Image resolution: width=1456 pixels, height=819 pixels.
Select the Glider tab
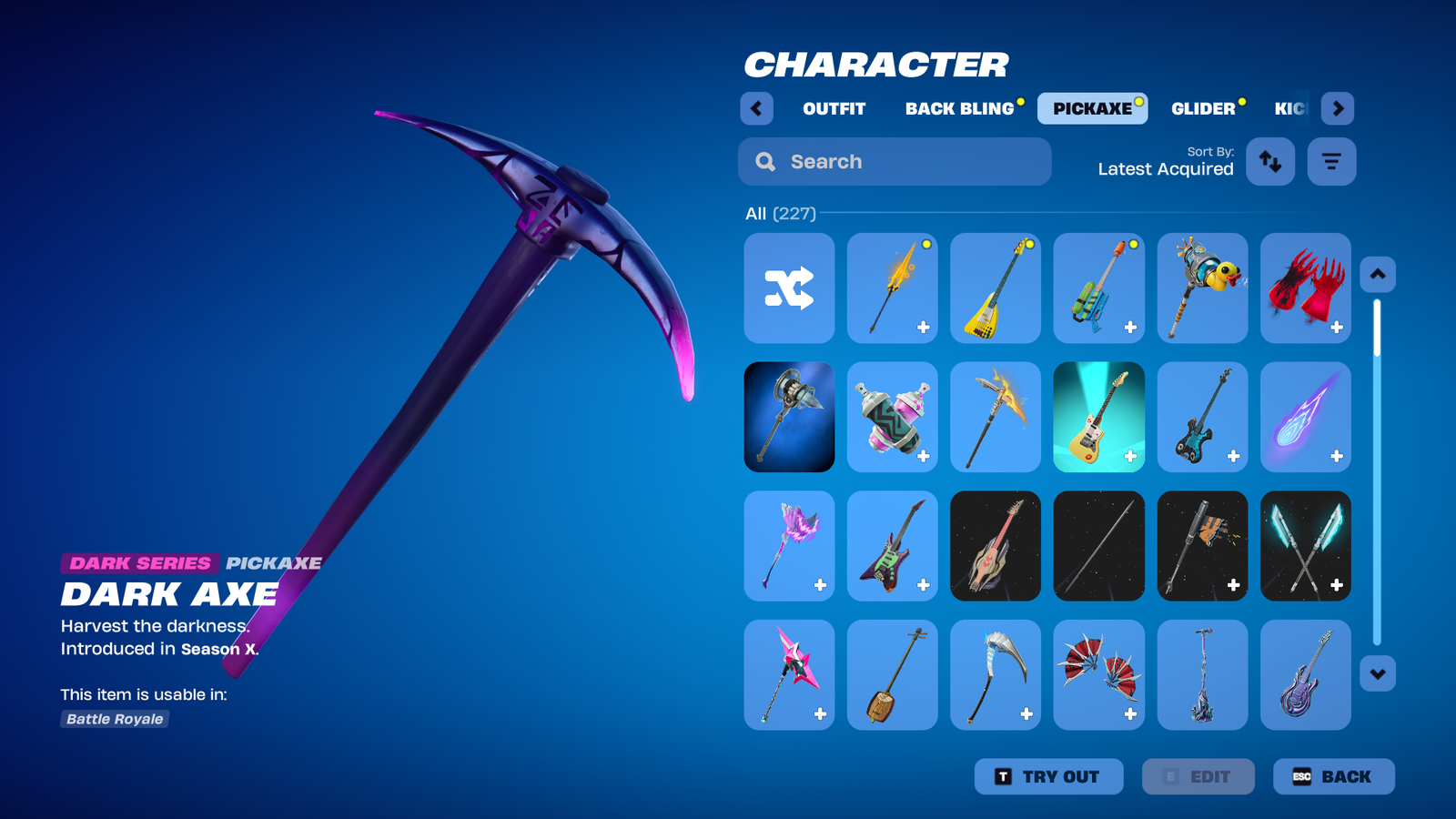[x=1203, y=108]
